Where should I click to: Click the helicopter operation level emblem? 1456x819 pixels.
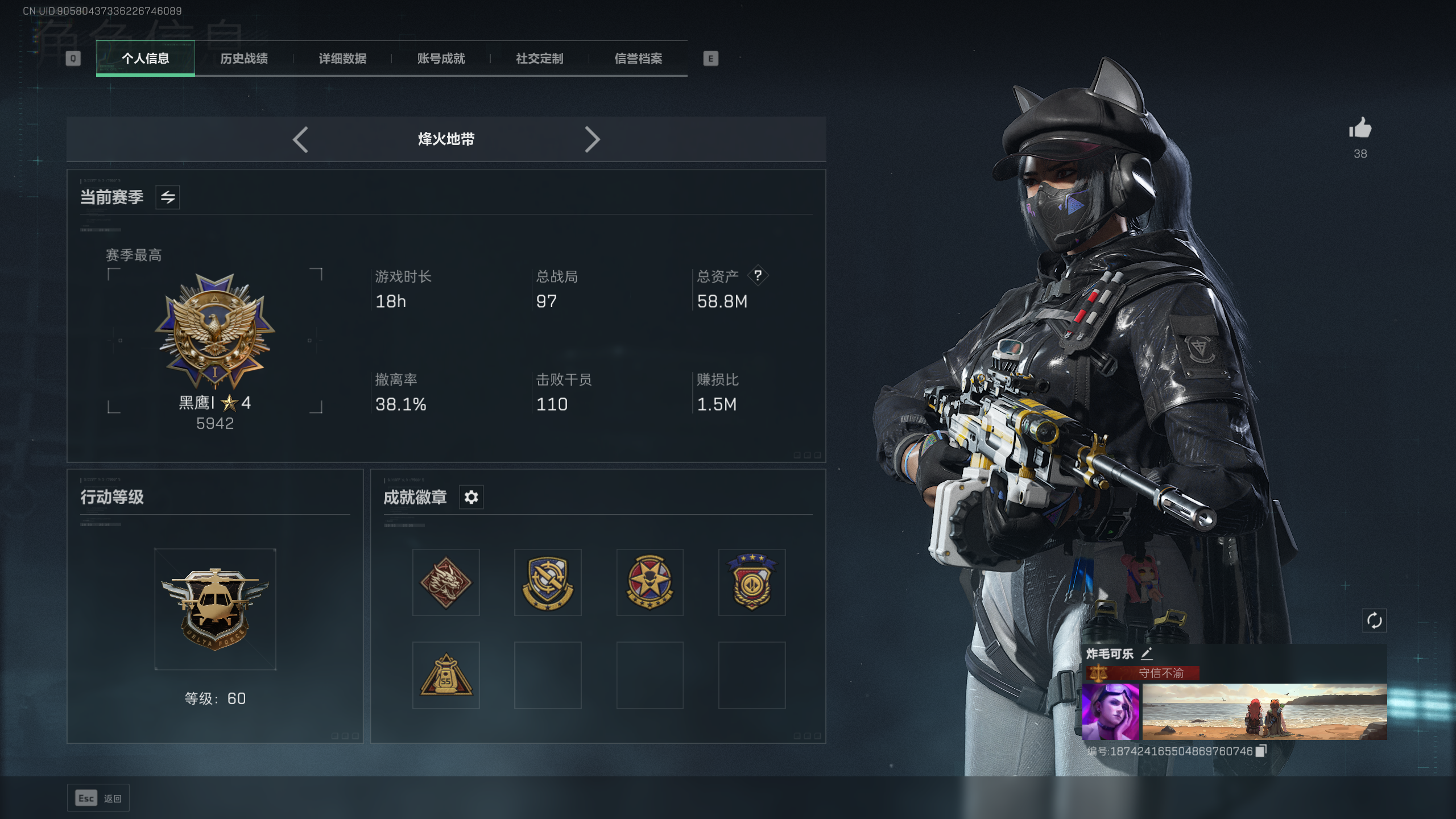coord(215,609)
